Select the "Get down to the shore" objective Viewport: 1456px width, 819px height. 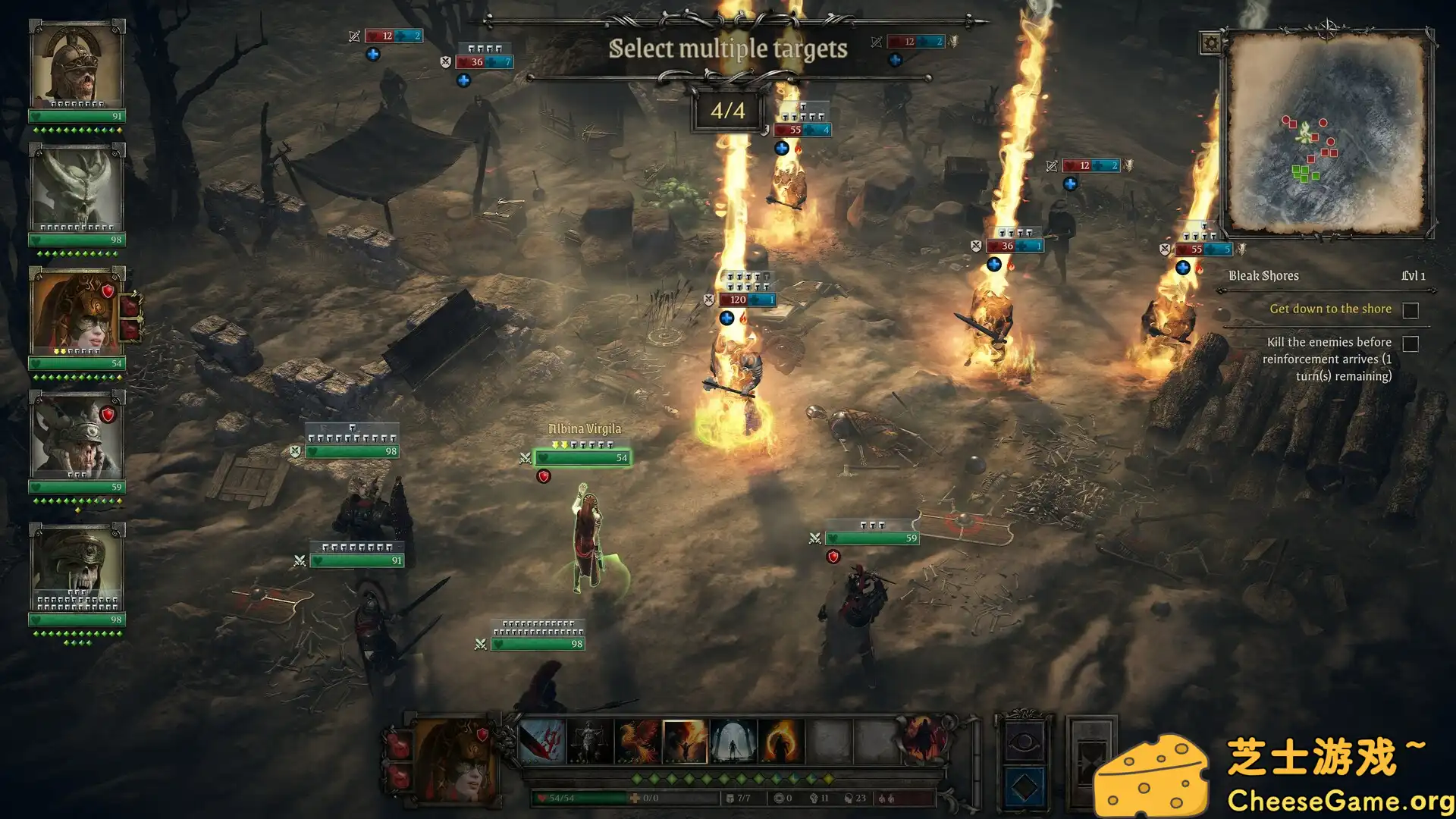tap(1330, 309)
